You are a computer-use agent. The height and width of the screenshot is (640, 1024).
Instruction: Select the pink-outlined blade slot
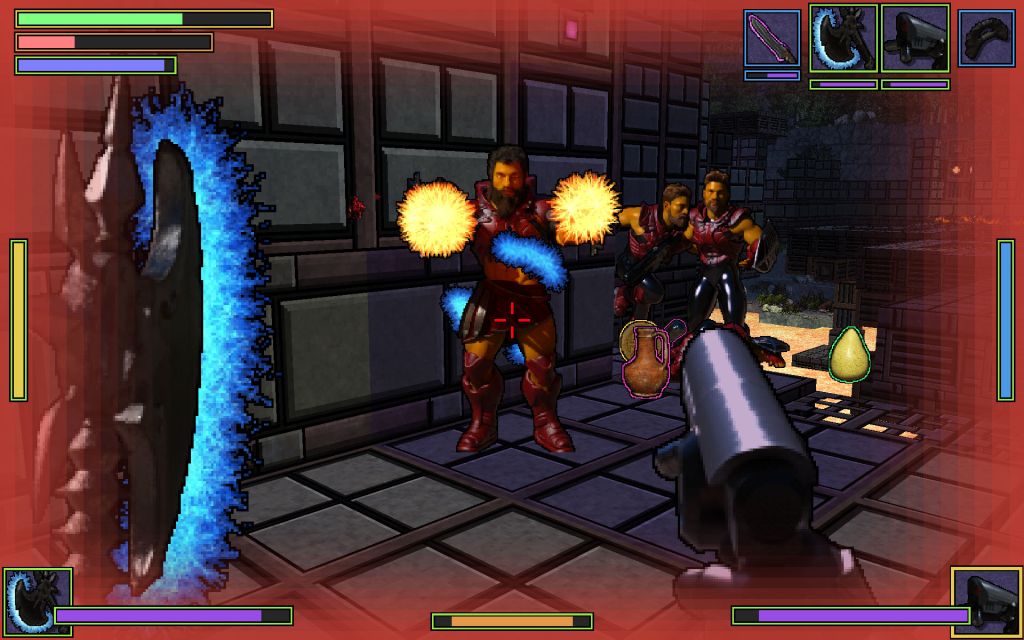(x=772, y=38)
